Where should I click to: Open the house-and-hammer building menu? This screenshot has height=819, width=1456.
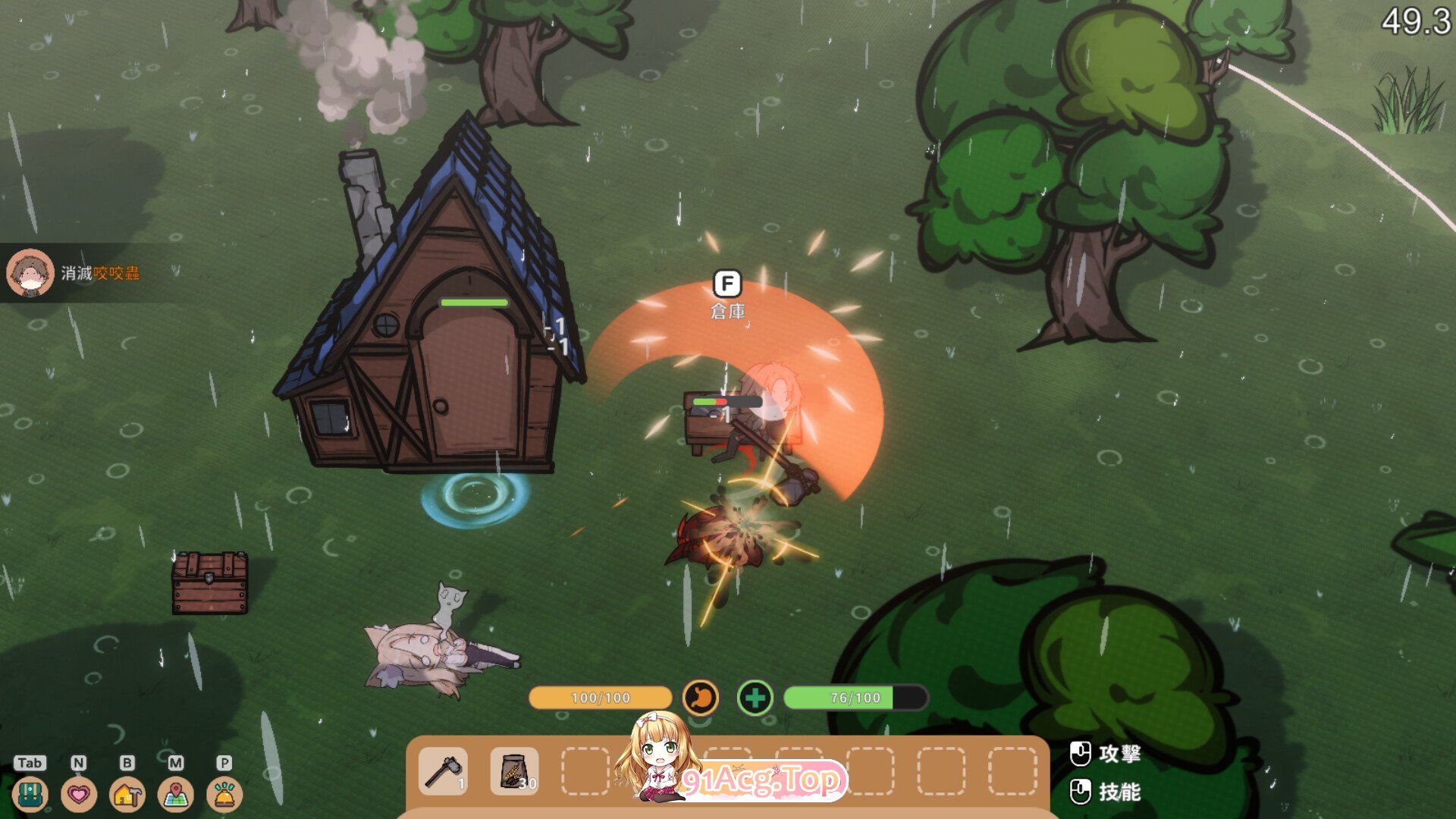pos(127,795)
